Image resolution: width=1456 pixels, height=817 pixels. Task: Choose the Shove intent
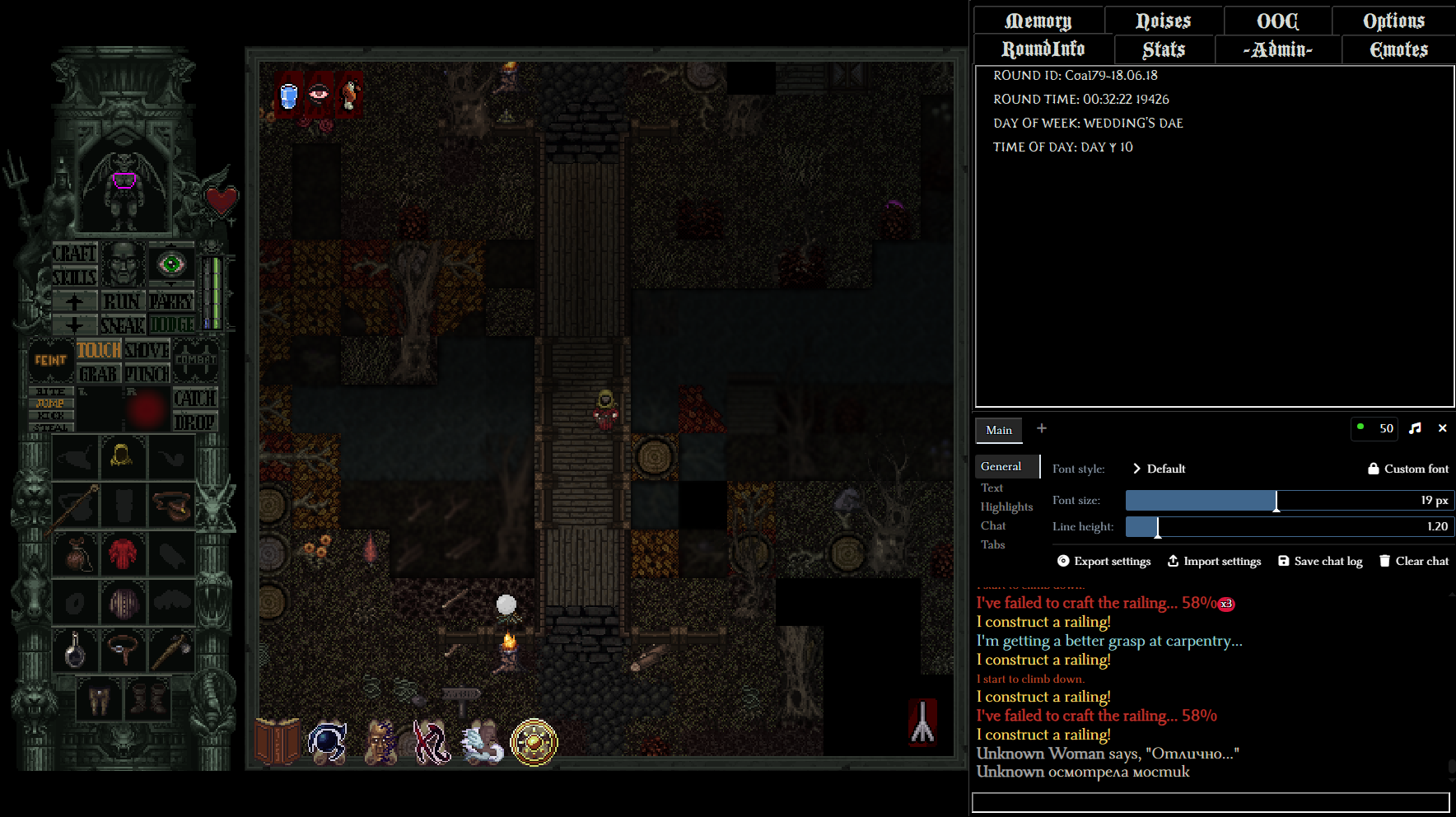click(x=147, y=350)
